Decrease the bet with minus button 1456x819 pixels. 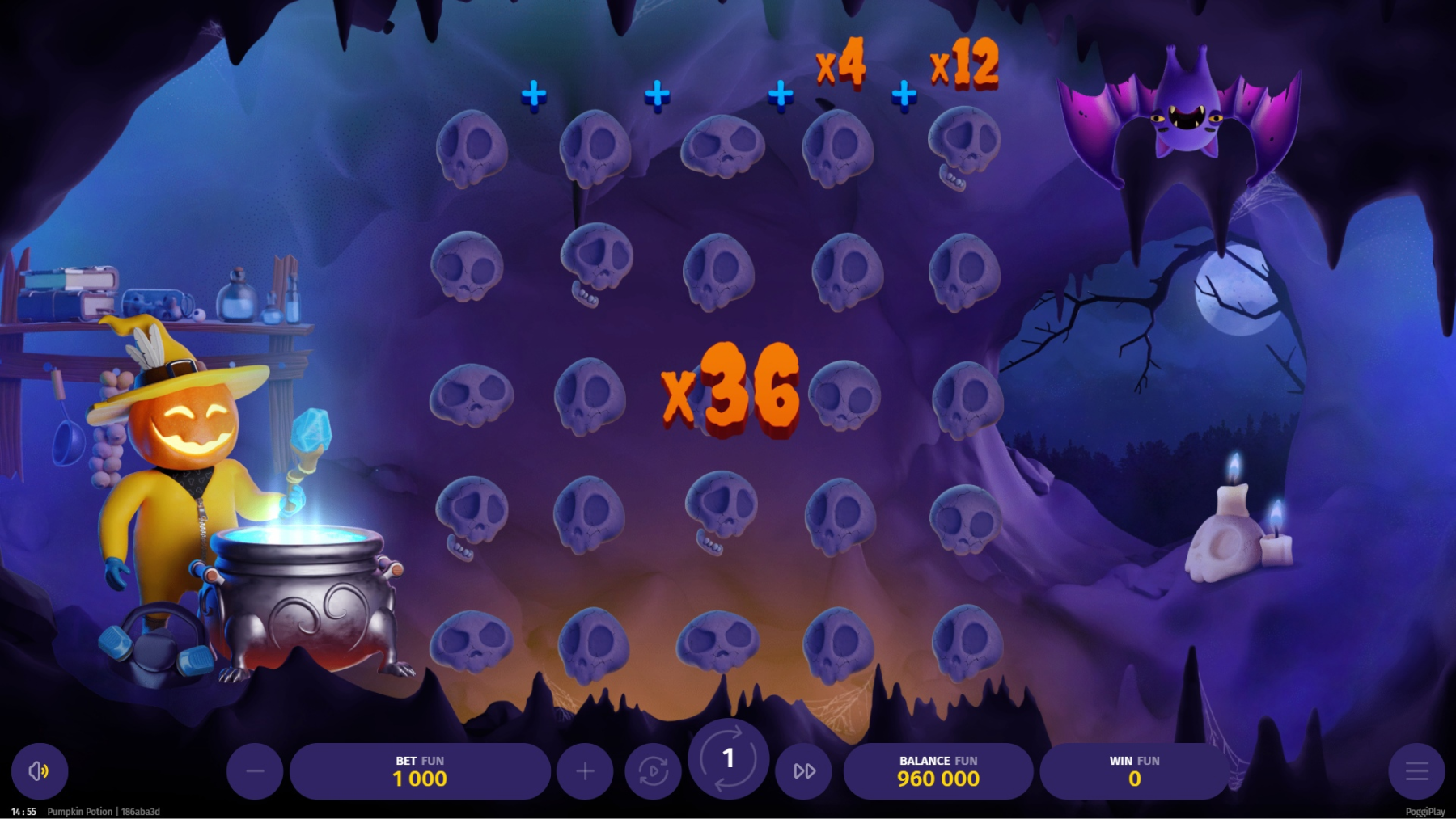point(255,771)
